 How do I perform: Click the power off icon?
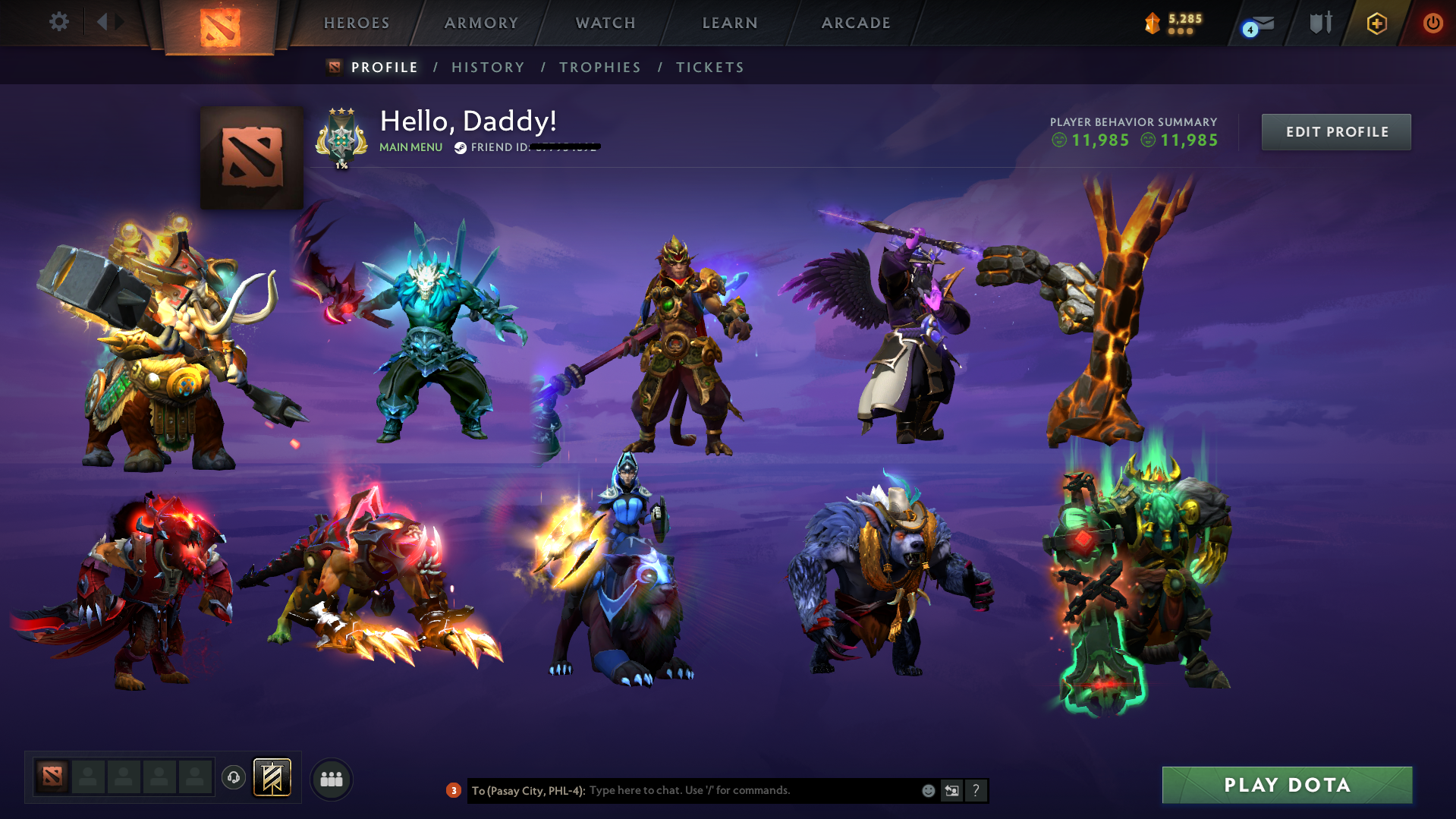tap(1432, 23)
